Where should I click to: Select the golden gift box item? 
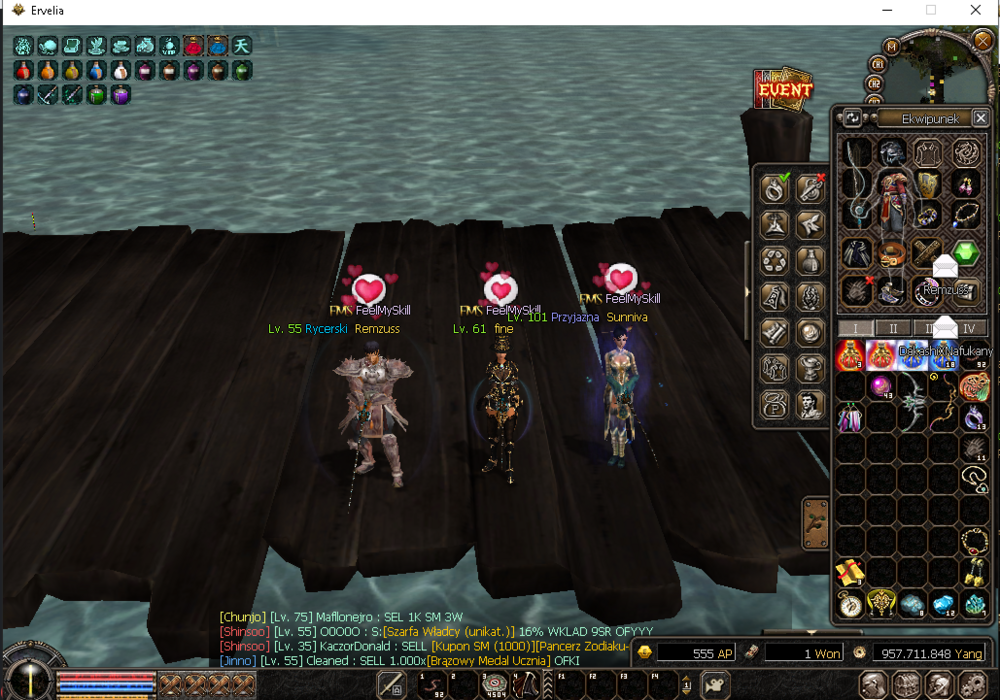point(849,572)
